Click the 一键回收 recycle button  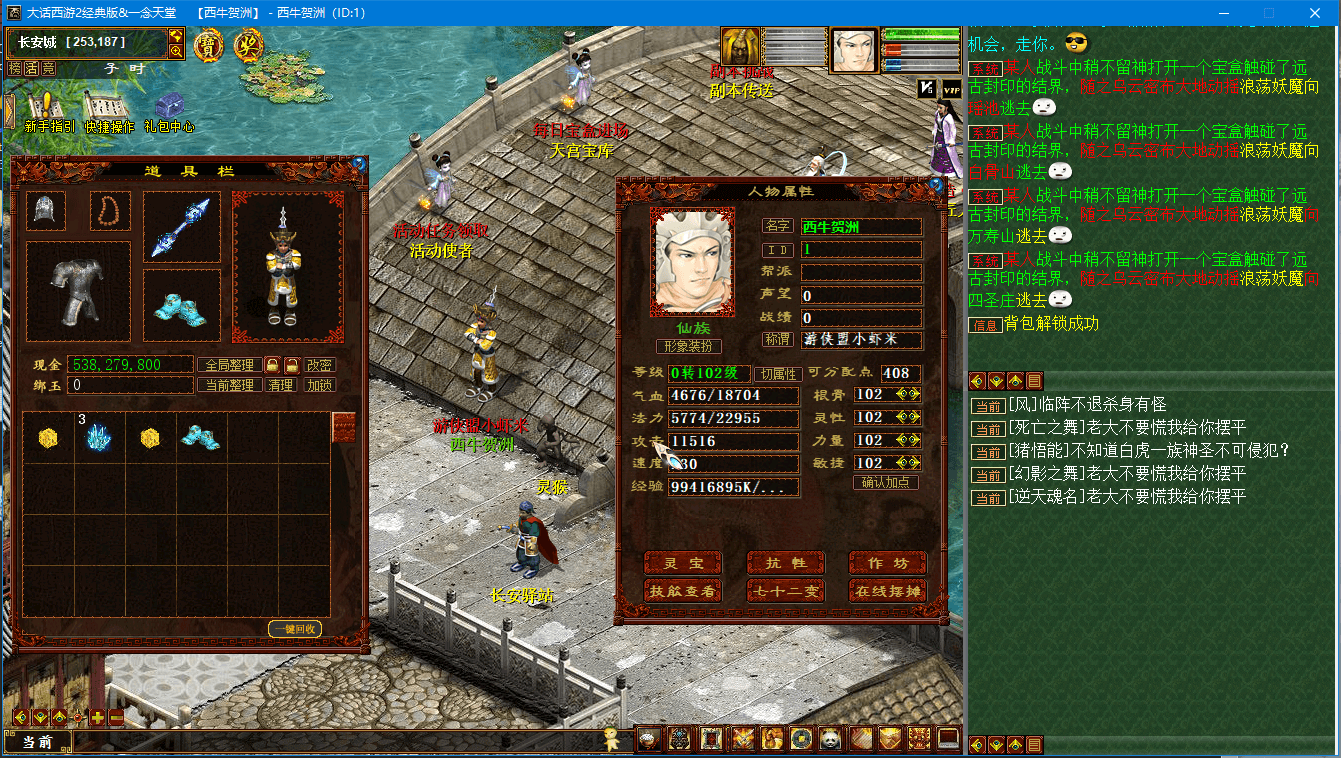point(294,629)
